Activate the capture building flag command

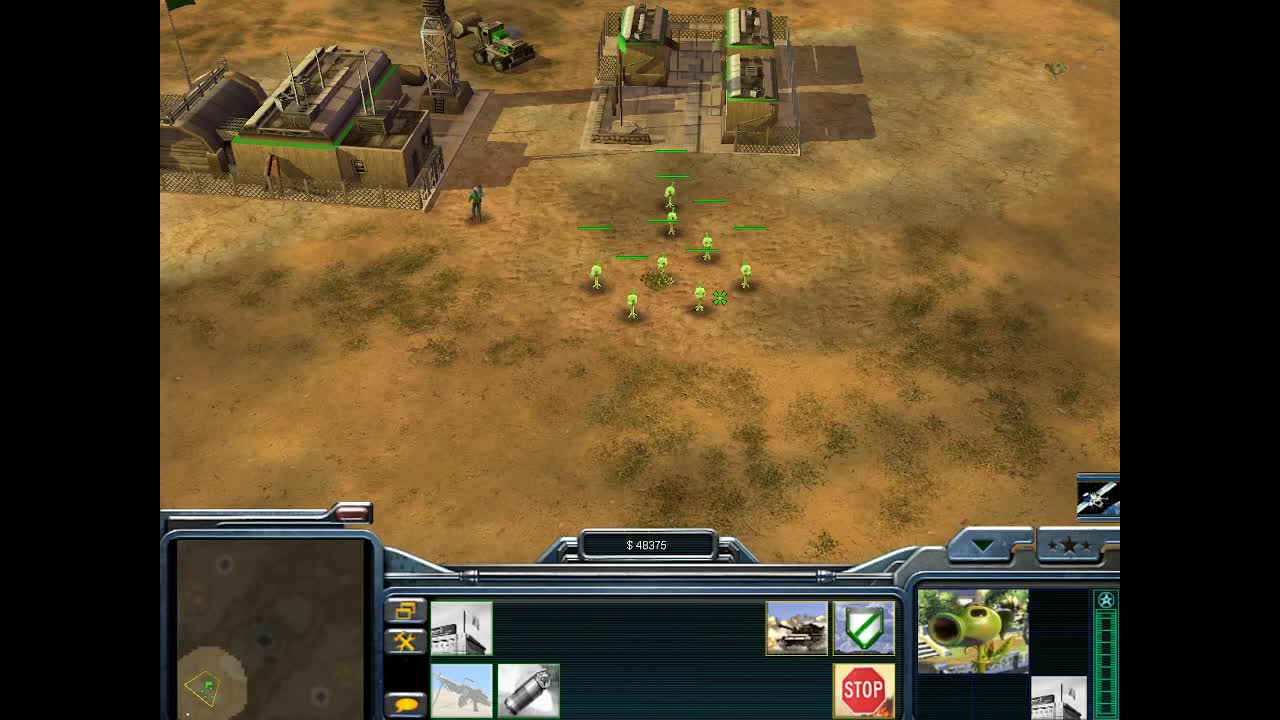pos(461,628)
